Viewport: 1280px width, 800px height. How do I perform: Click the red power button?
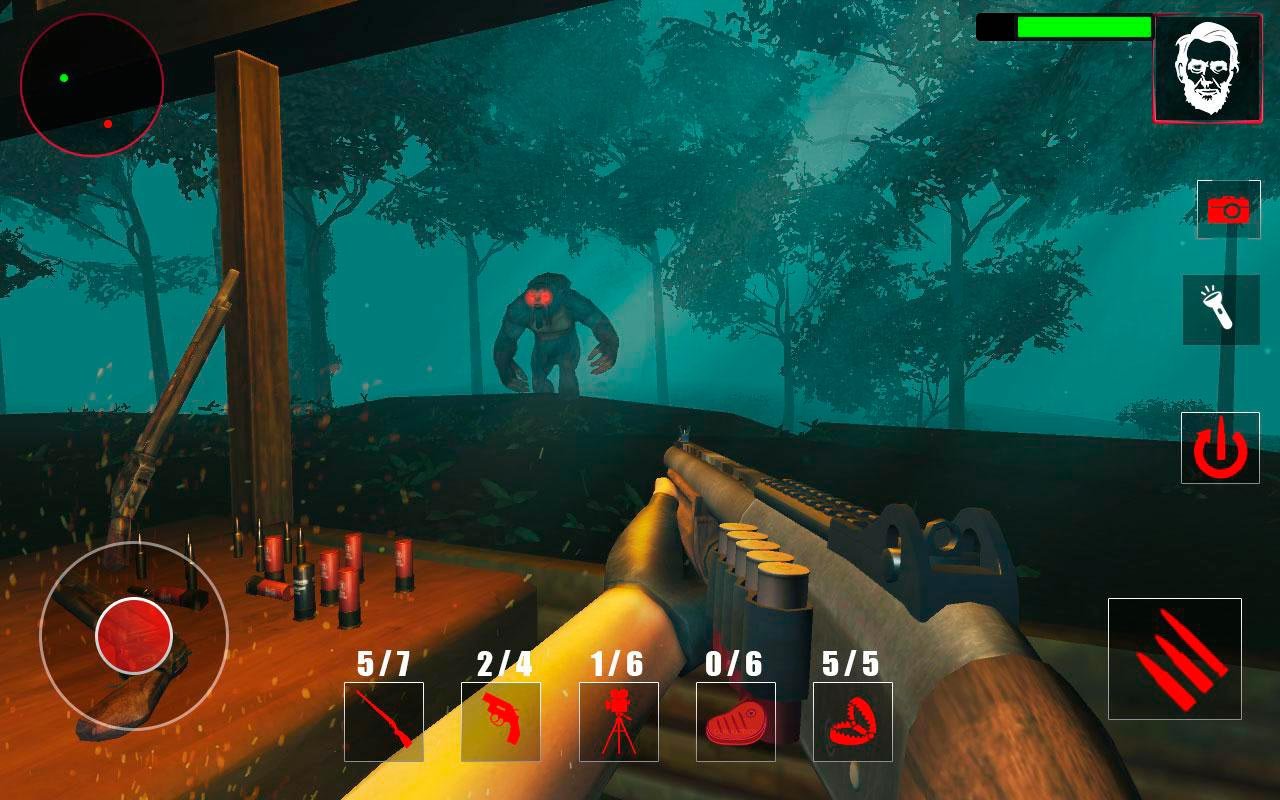coord(1220,448)
